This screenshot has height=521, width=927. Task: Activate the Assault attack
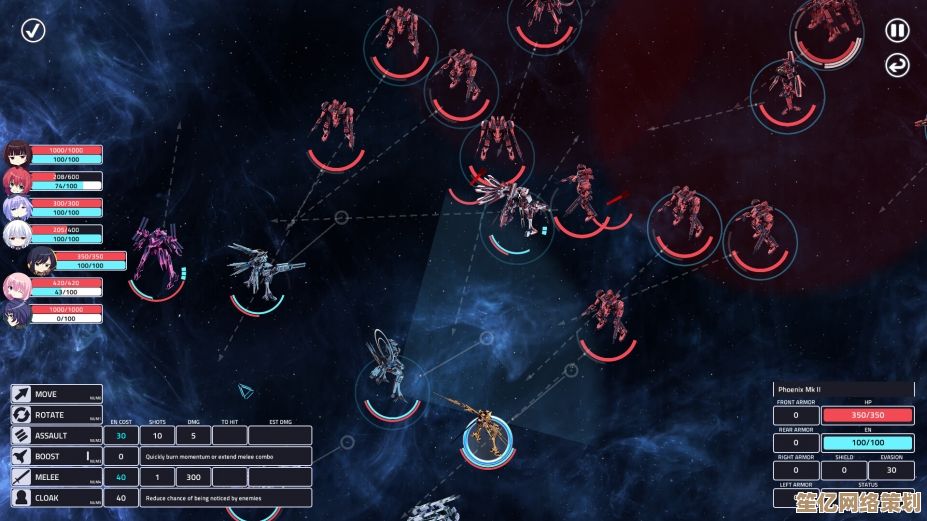[57, 436]
